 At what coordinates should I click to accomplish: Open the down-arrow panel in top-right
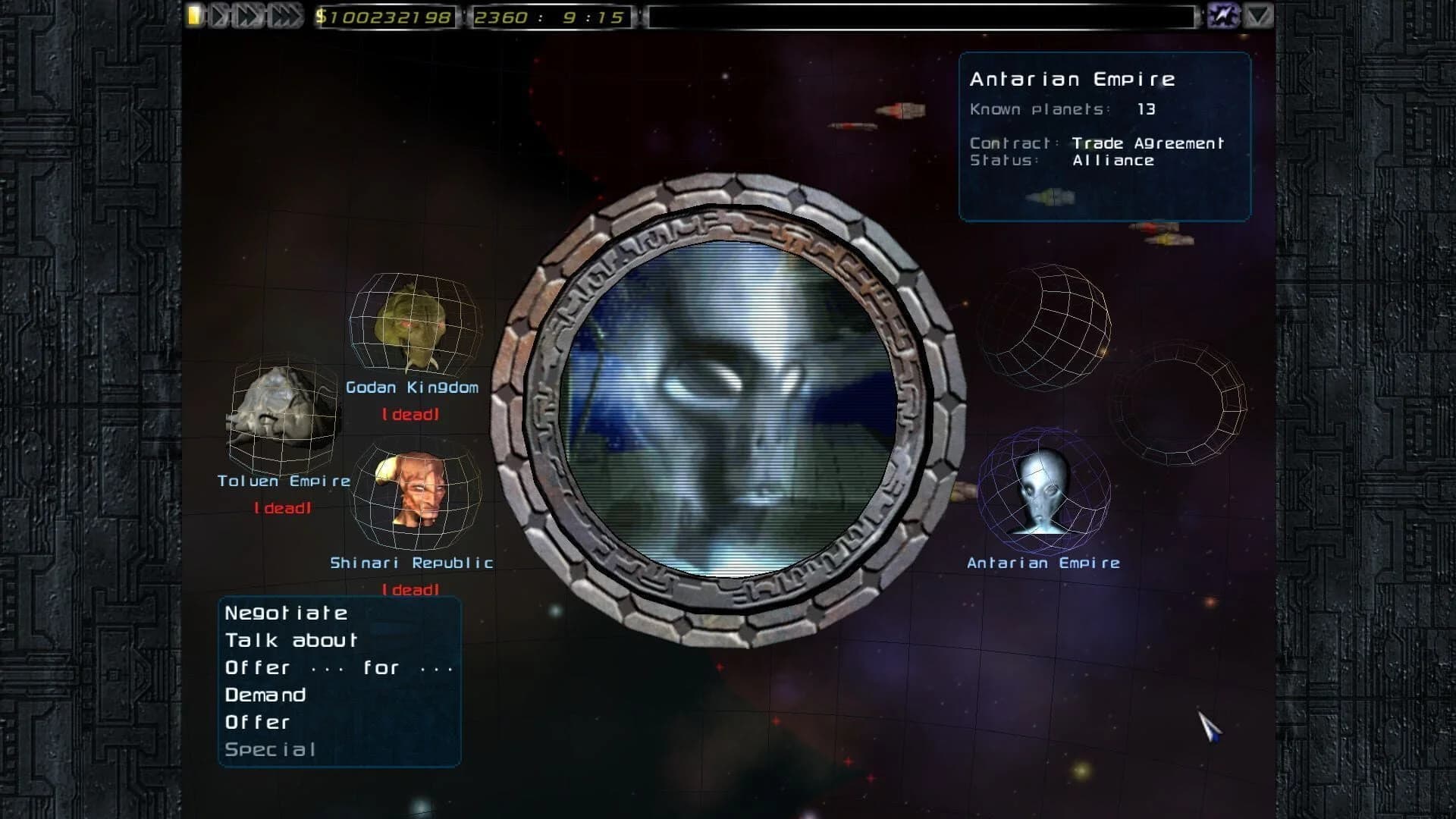tap(1259, 15)
